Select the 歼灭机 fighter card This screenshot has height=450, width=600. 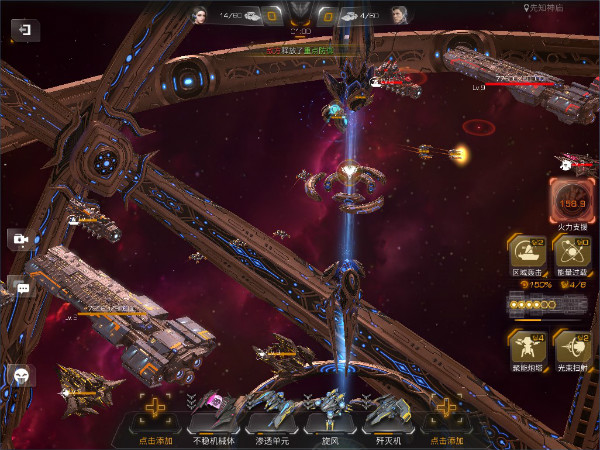tap(385, 415)
